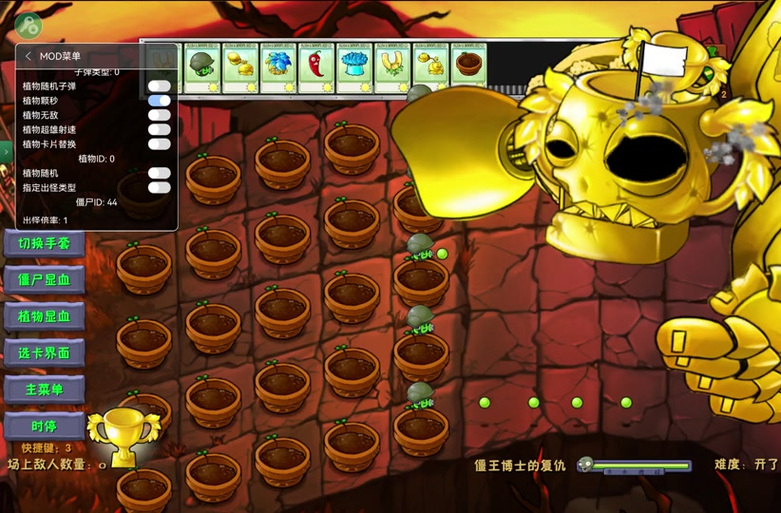
Task: Turn on 指定出怪类型 toggle
Action: point(159,187)
